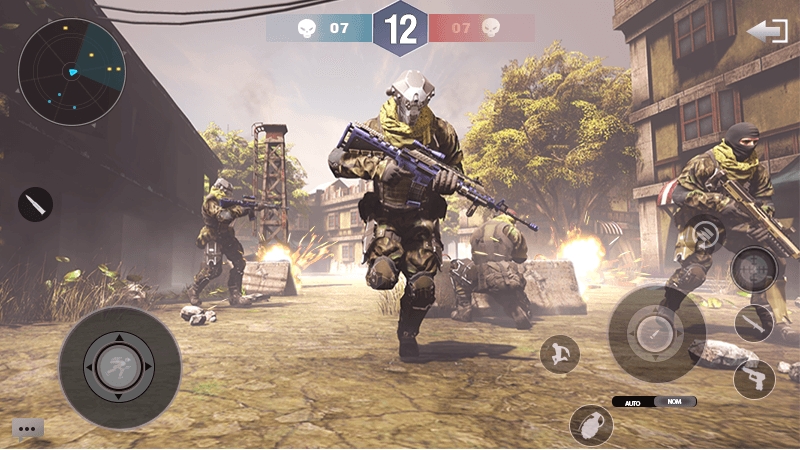Throw a grenade with the grenade button
Image resolution: width=800 pixels, height=450 pixels.
coord(591,424)
